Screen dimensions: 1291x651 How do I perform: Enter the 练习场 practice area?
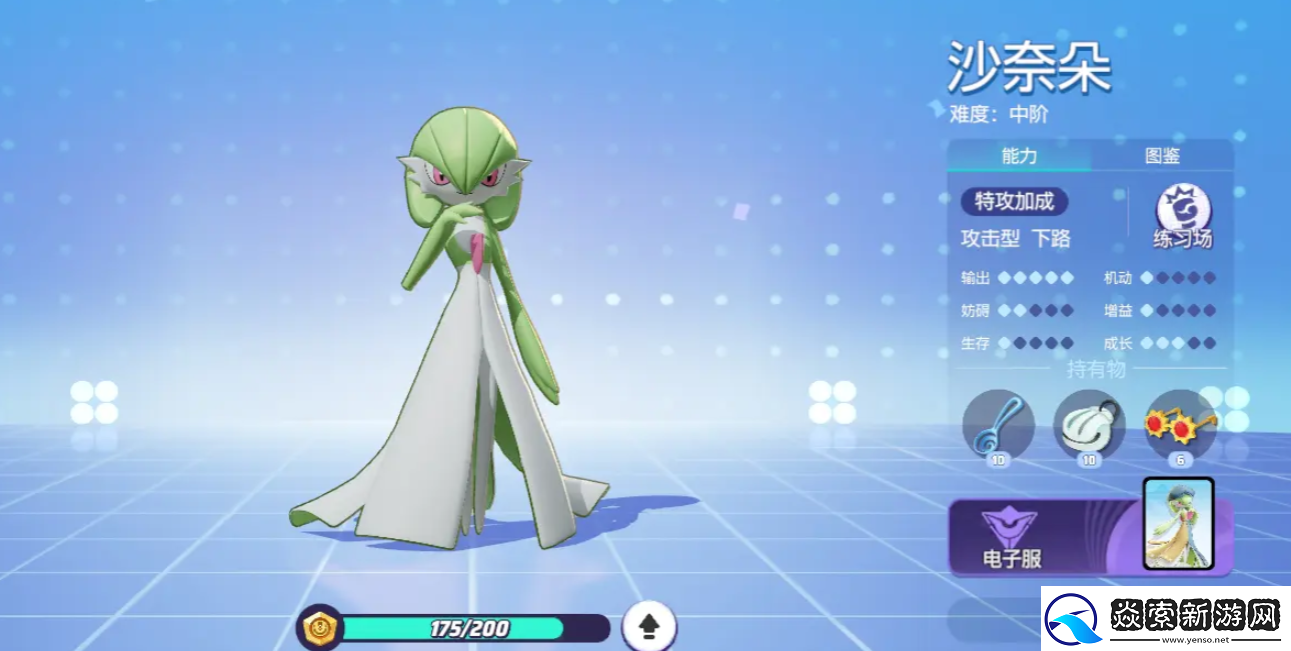click(x=1183, y=217)
